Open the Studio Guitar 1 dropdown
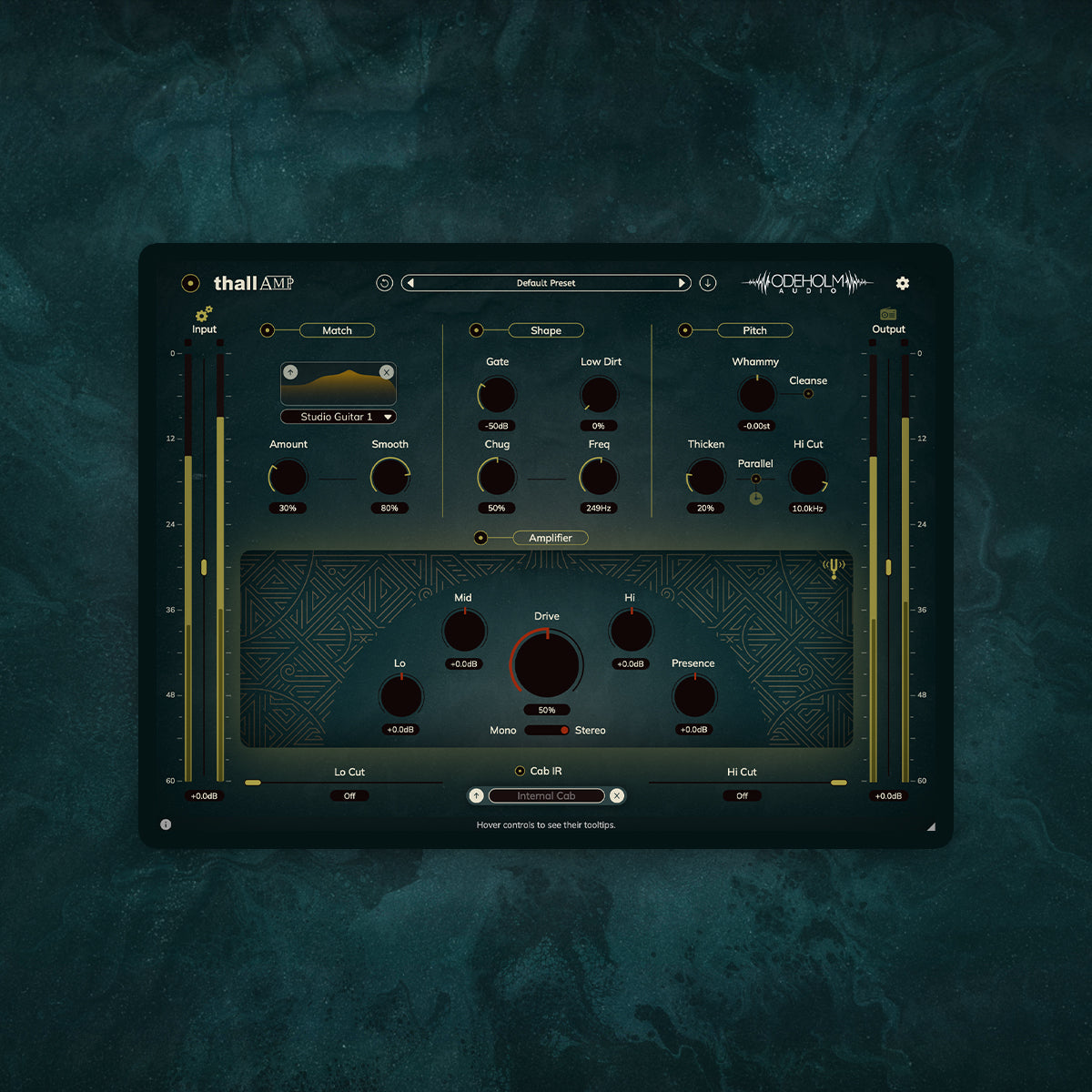This screenshot has width=1092, height=1092. [x=338, y=417]
